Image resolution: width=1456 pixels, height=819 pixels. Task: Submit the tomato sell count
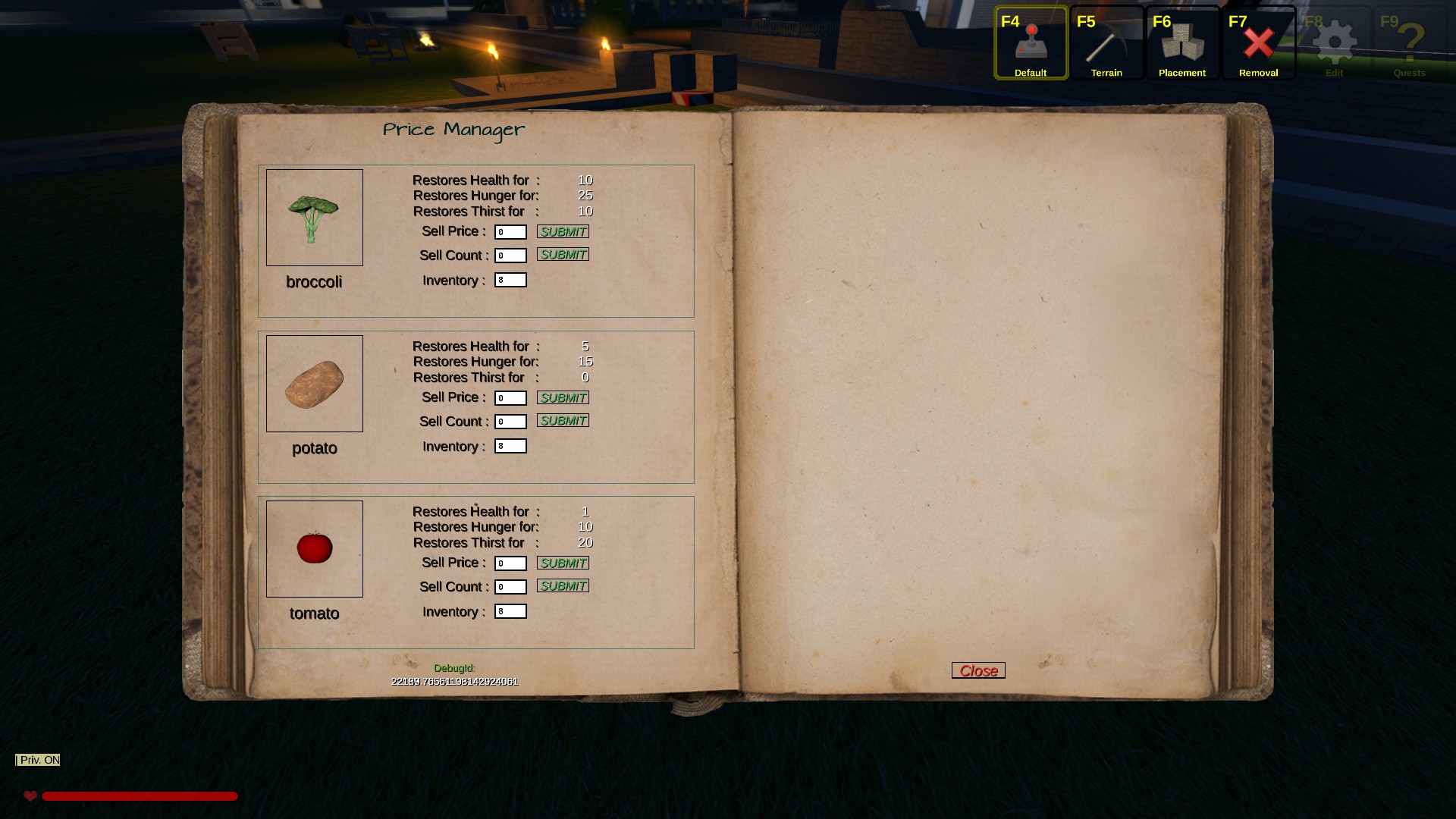[x=563, y=585]
